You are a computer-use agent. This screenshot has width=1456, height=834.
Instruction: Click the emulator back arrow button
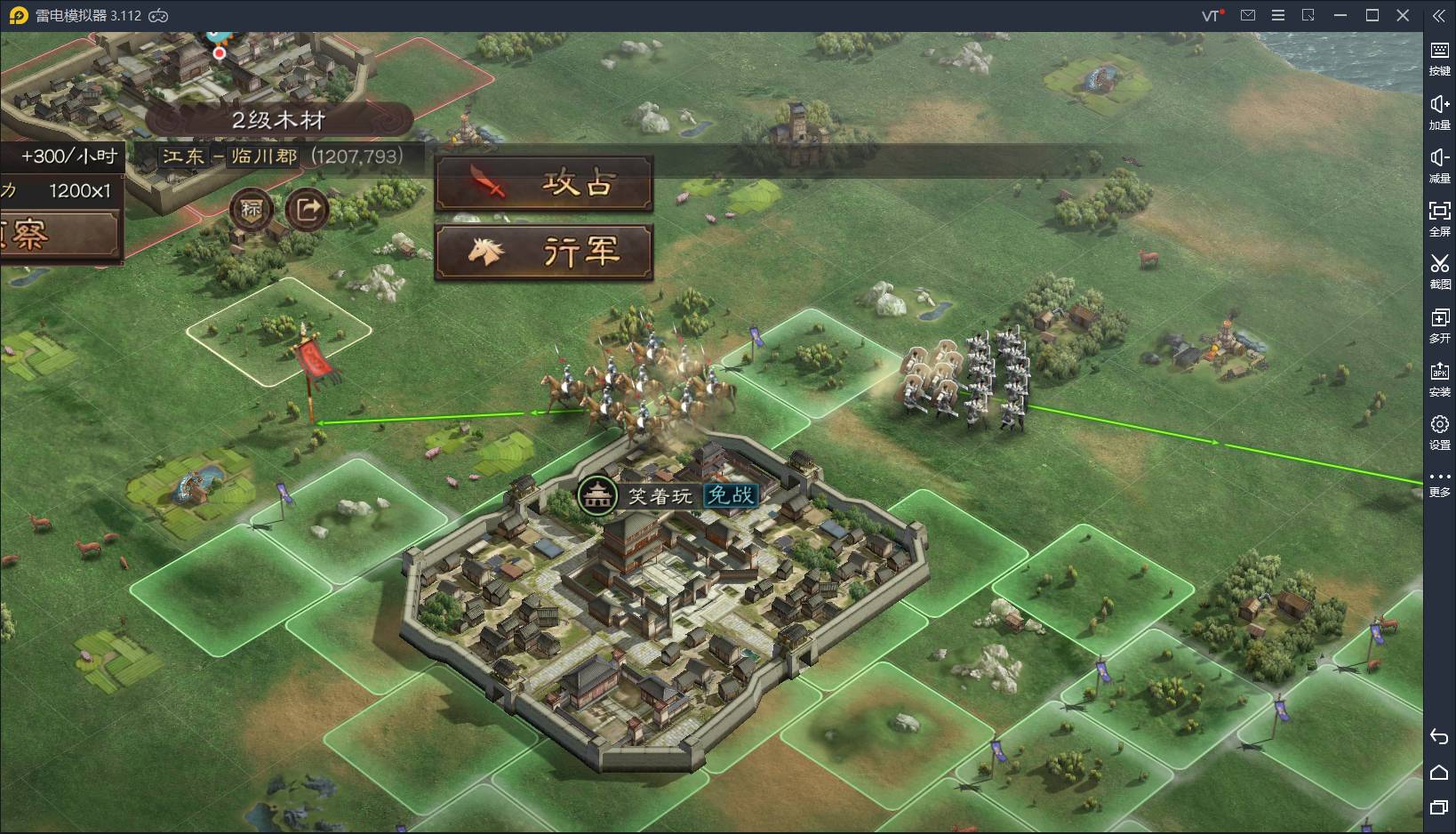[1439, 736]
